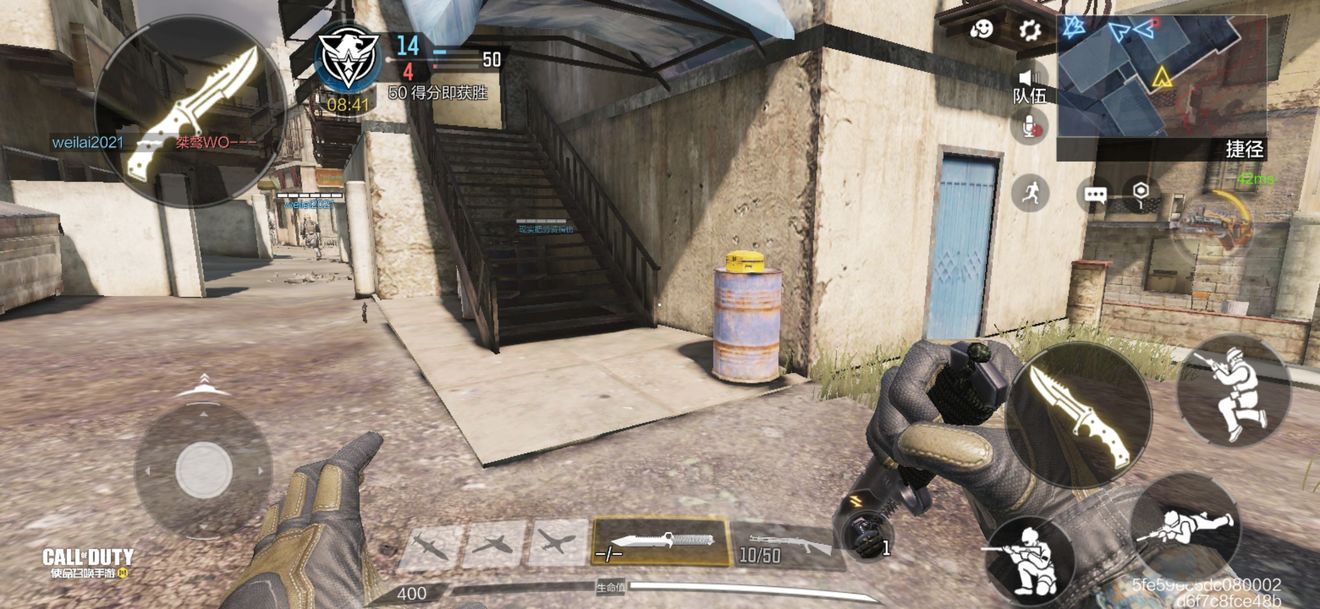The image size is (1320, 609).
Task: Toggle the microphone button
Action: click(x=1029, y=125)
